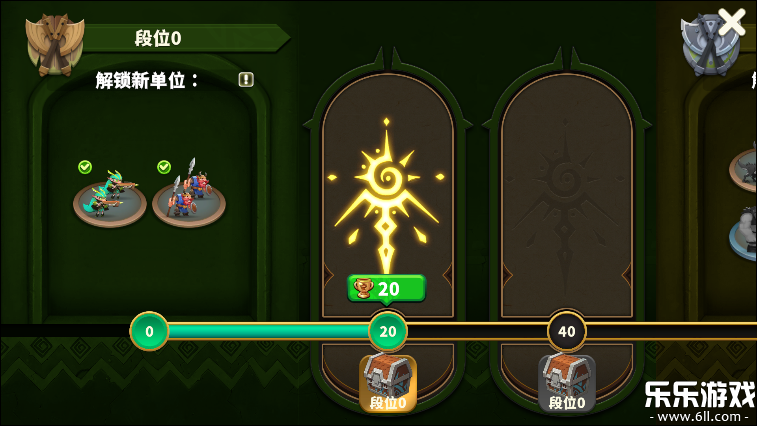Screen dimensions: 757x426
Task: Close the rank rewards screen
Action: (x=732, y=22)
